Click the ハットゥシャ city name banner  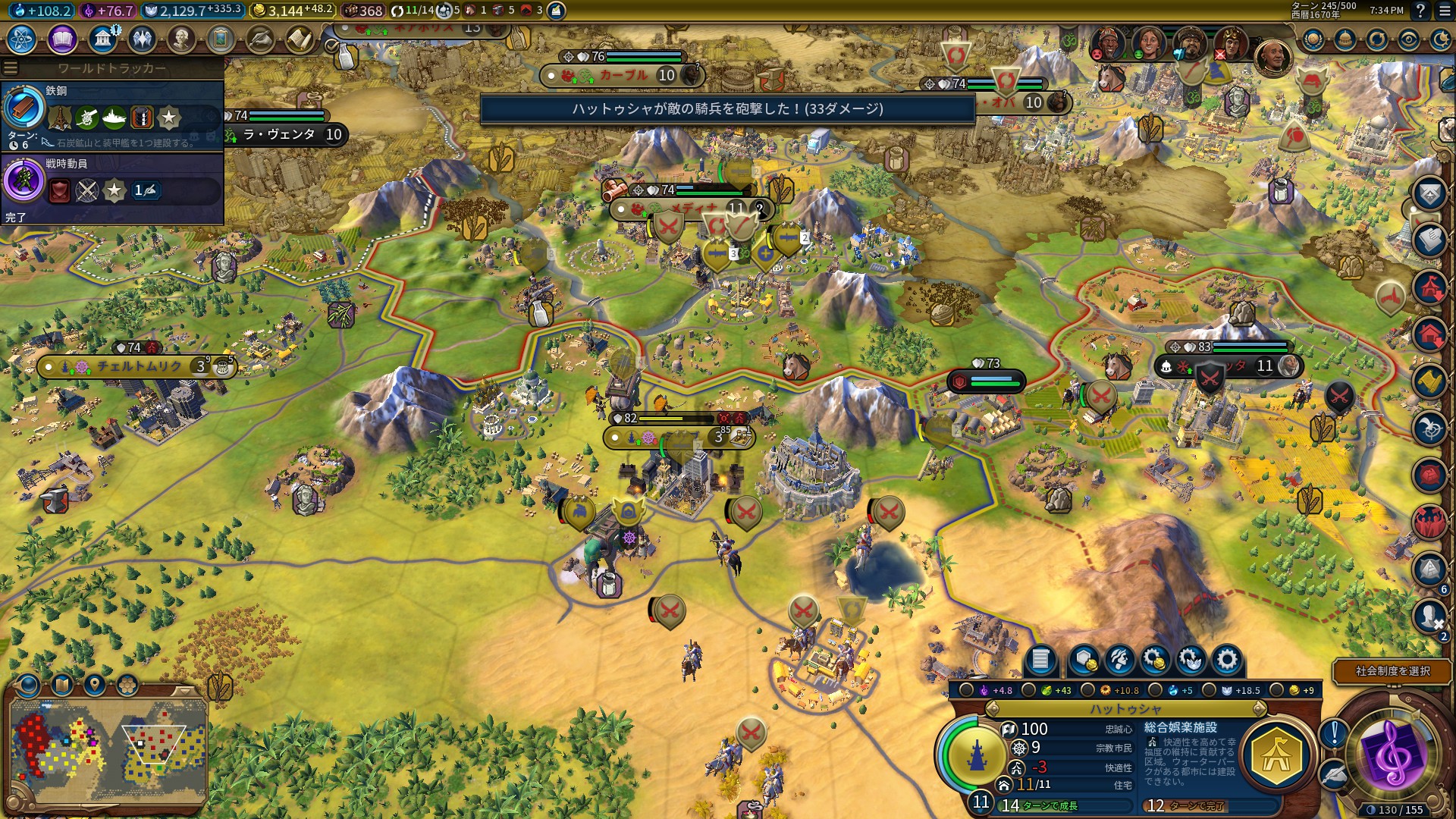(x=1125, y=709)
